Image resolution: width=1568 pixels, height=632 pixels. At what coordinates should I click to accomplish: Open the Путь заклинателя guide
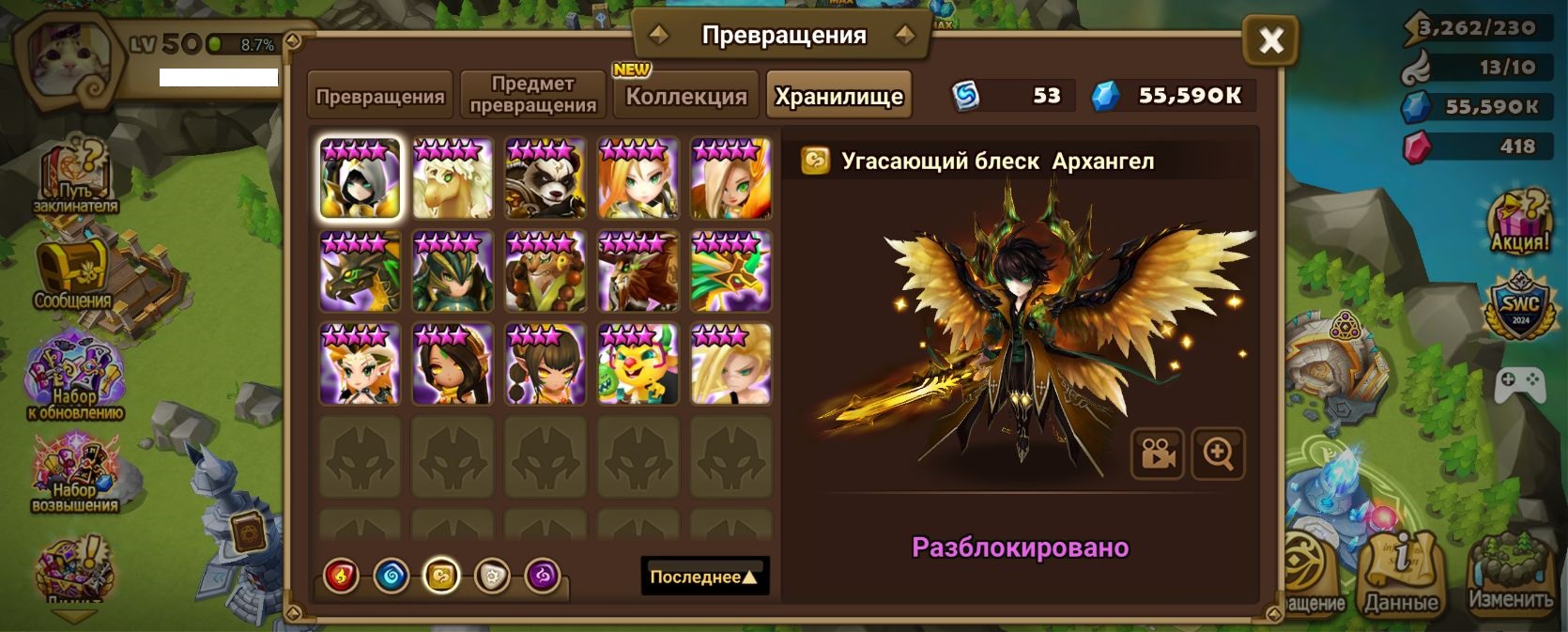tap(75, 178)
